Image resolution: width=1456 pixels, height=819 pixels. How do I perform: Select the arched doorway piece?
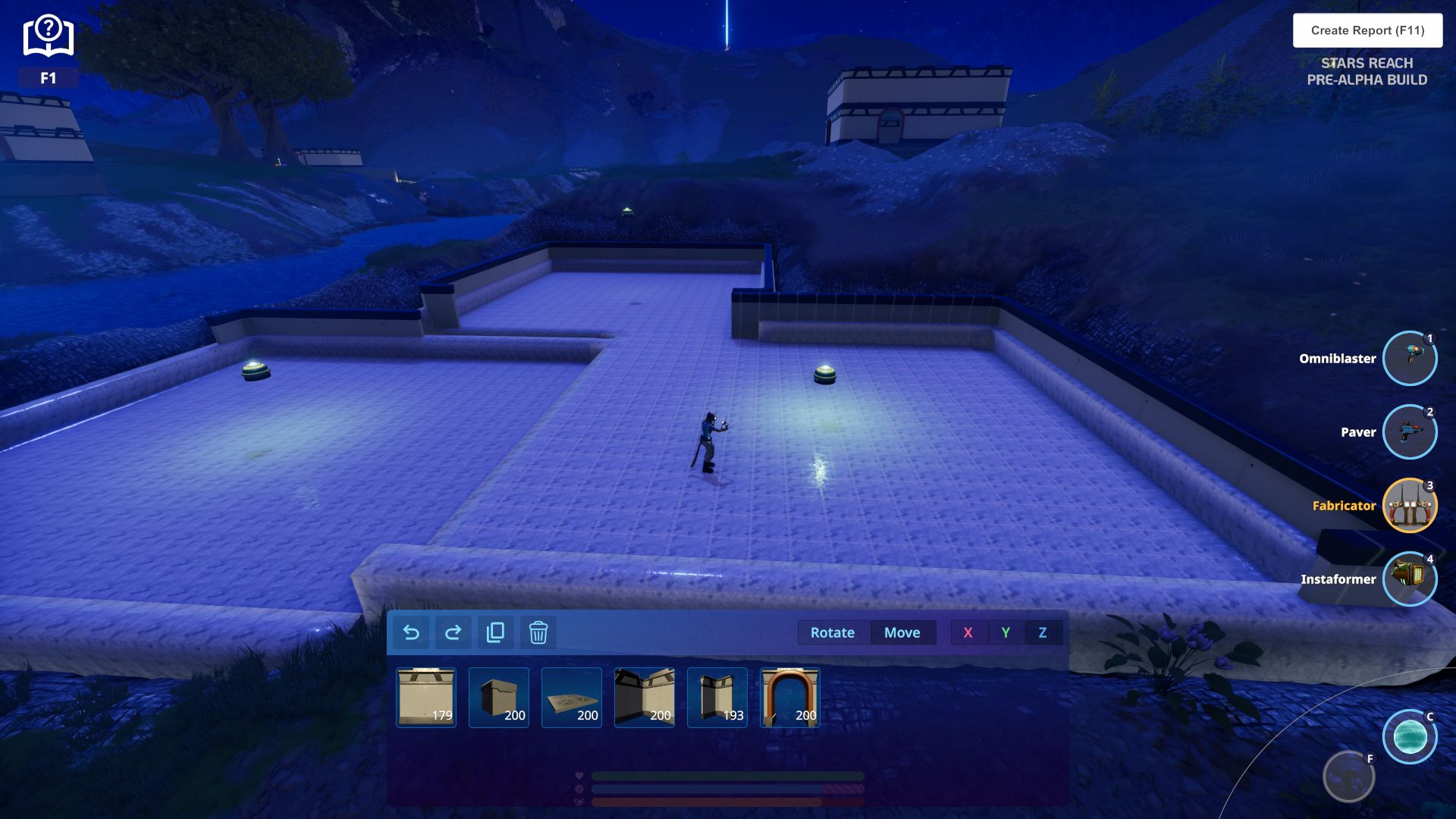point(790,698)
